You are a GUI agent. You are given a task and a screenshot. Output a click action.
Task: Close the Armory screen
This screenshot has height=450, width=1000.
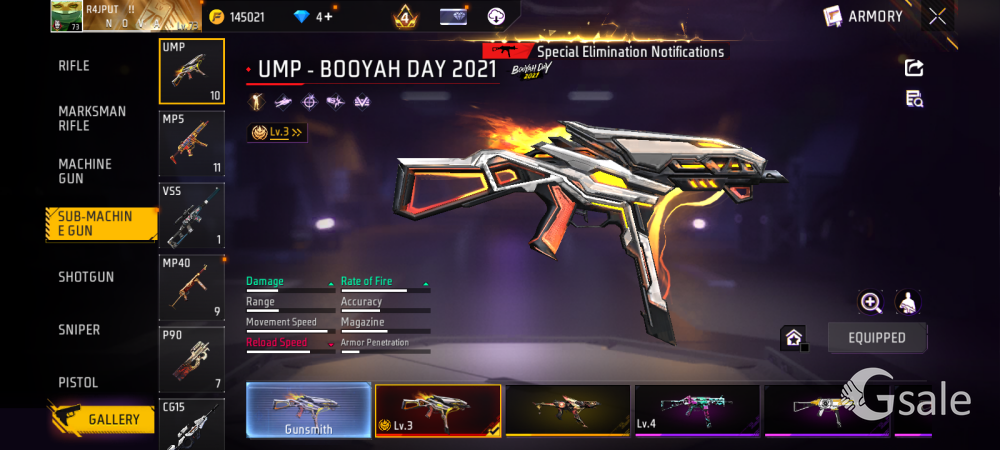(937, 16)
